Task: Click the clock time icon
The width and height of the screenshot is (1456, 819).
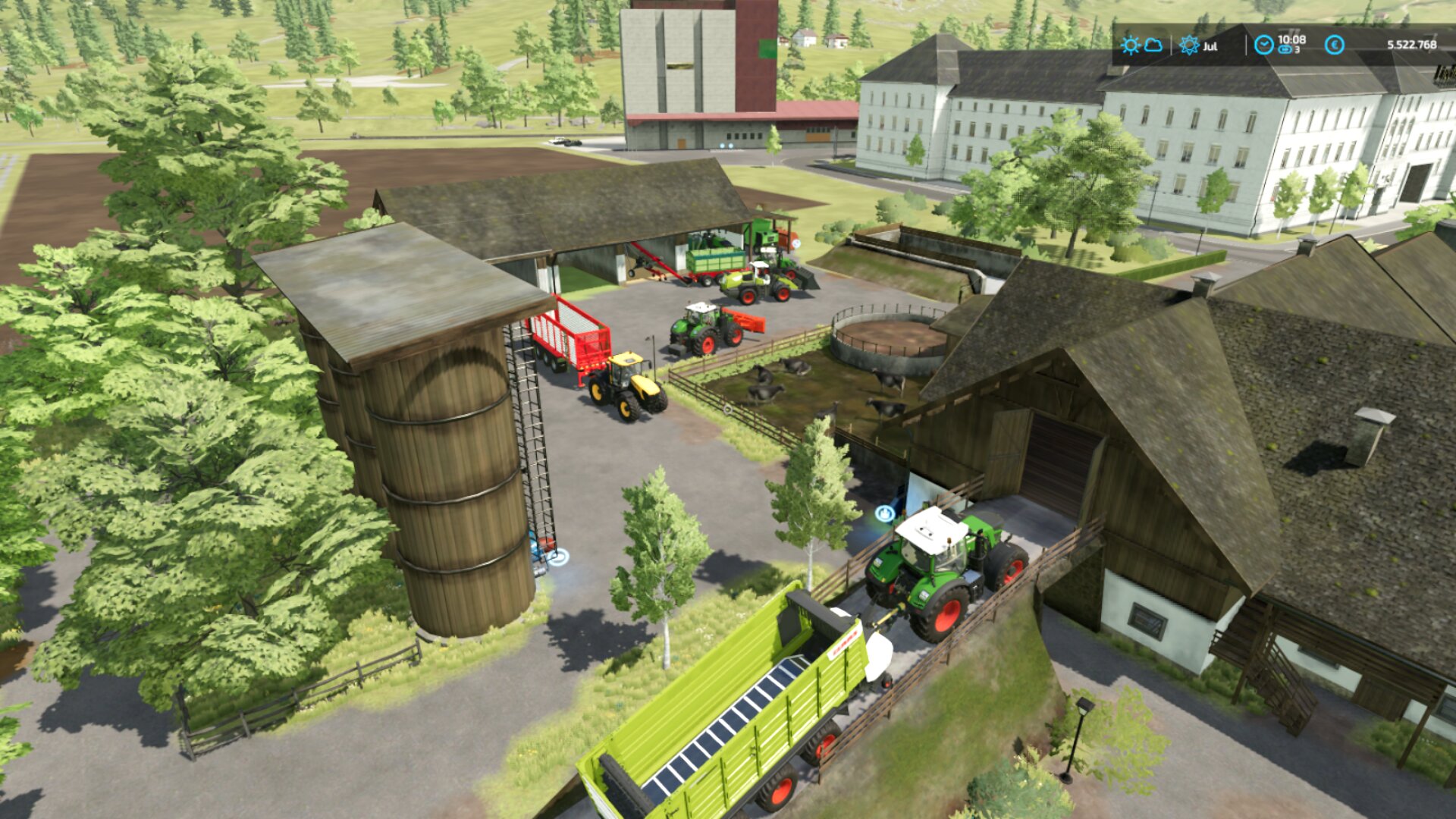Action: 1263,45
